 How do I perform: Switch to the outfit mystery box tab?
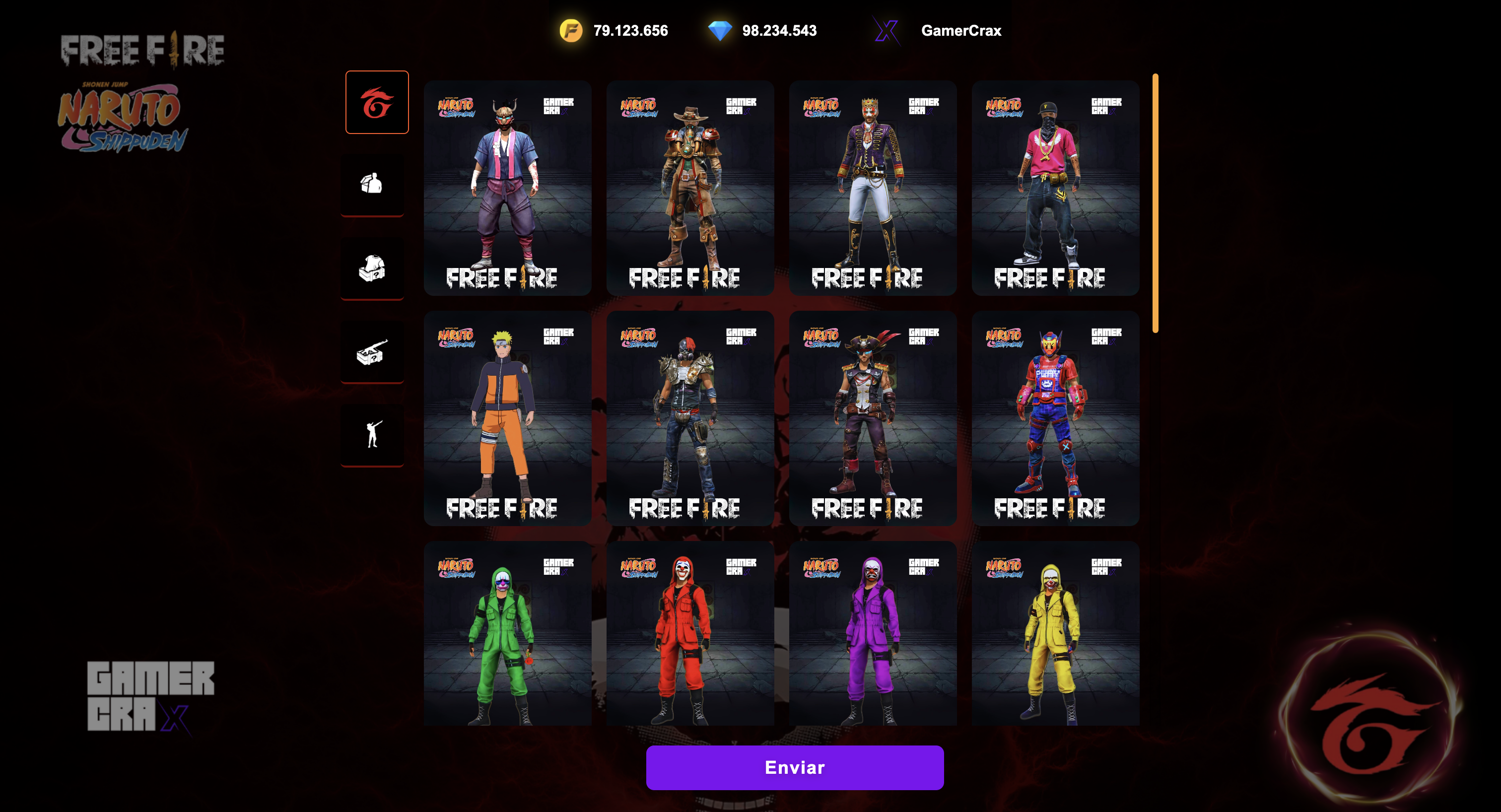[372, 268]
